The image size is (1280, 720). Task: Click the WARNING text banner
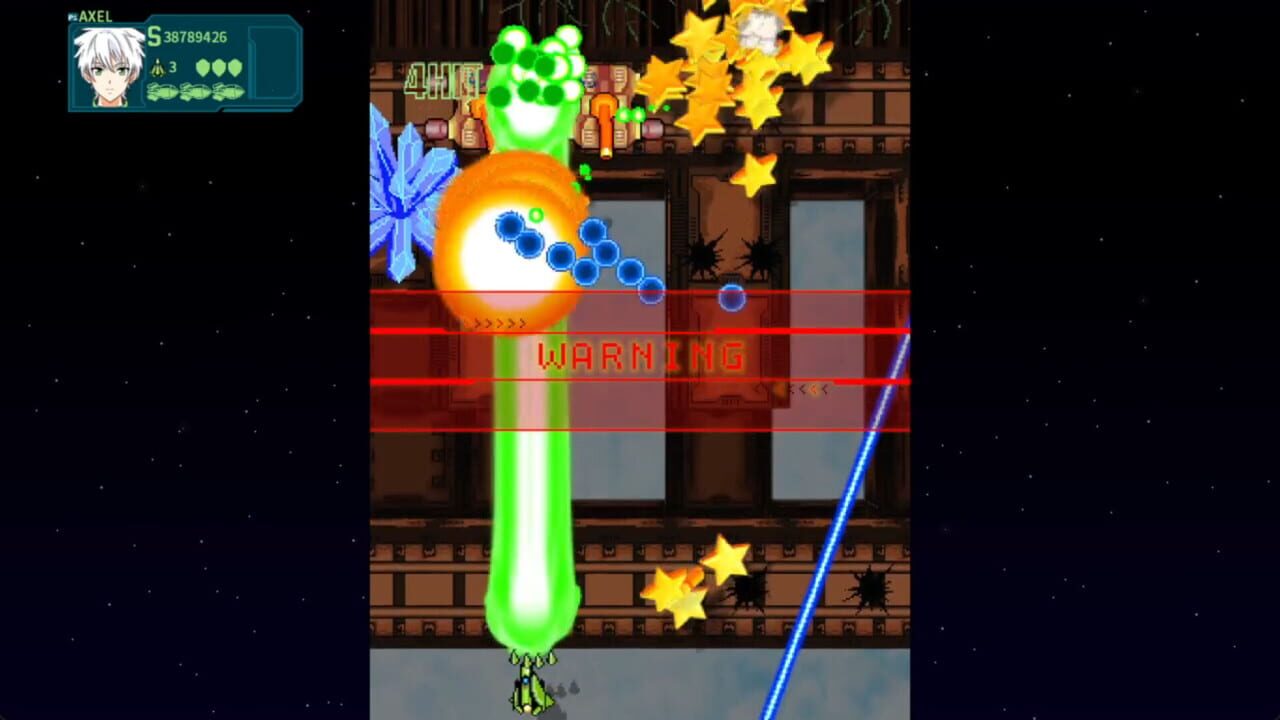coord(640,356)
